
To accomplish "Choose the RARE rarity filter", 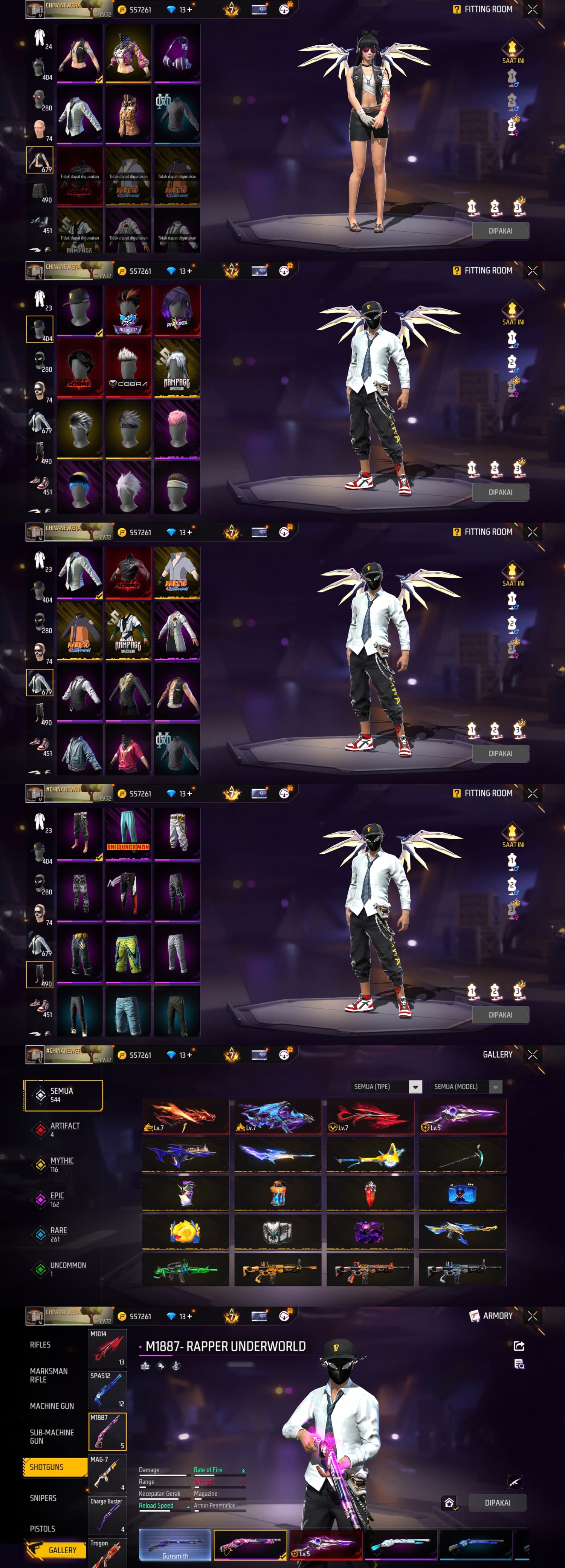I will (x=58, y=1233).
